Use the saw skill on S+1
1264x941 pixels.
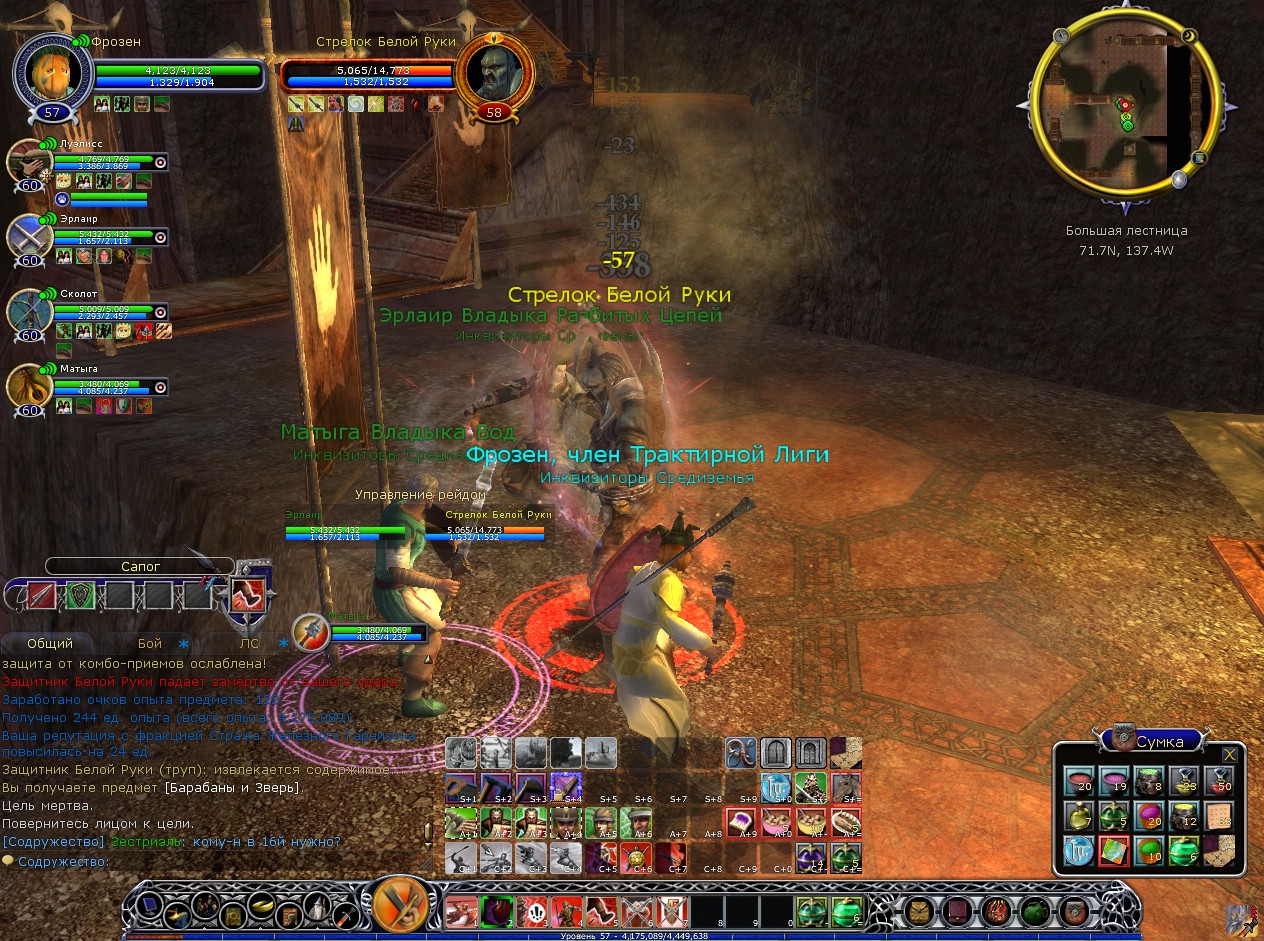461,788
